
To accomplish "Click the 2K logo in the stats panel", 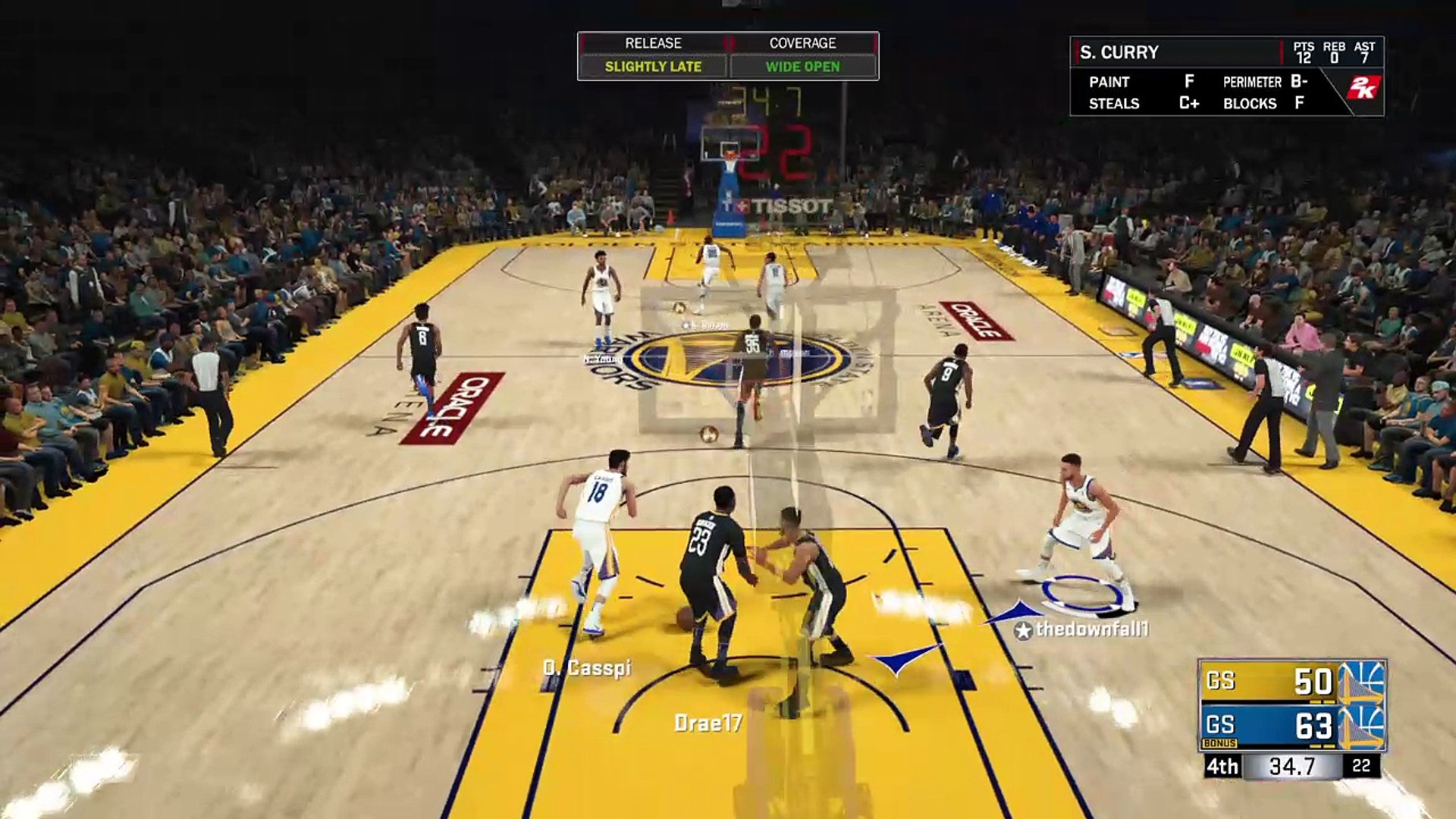I will (1362, 89).
